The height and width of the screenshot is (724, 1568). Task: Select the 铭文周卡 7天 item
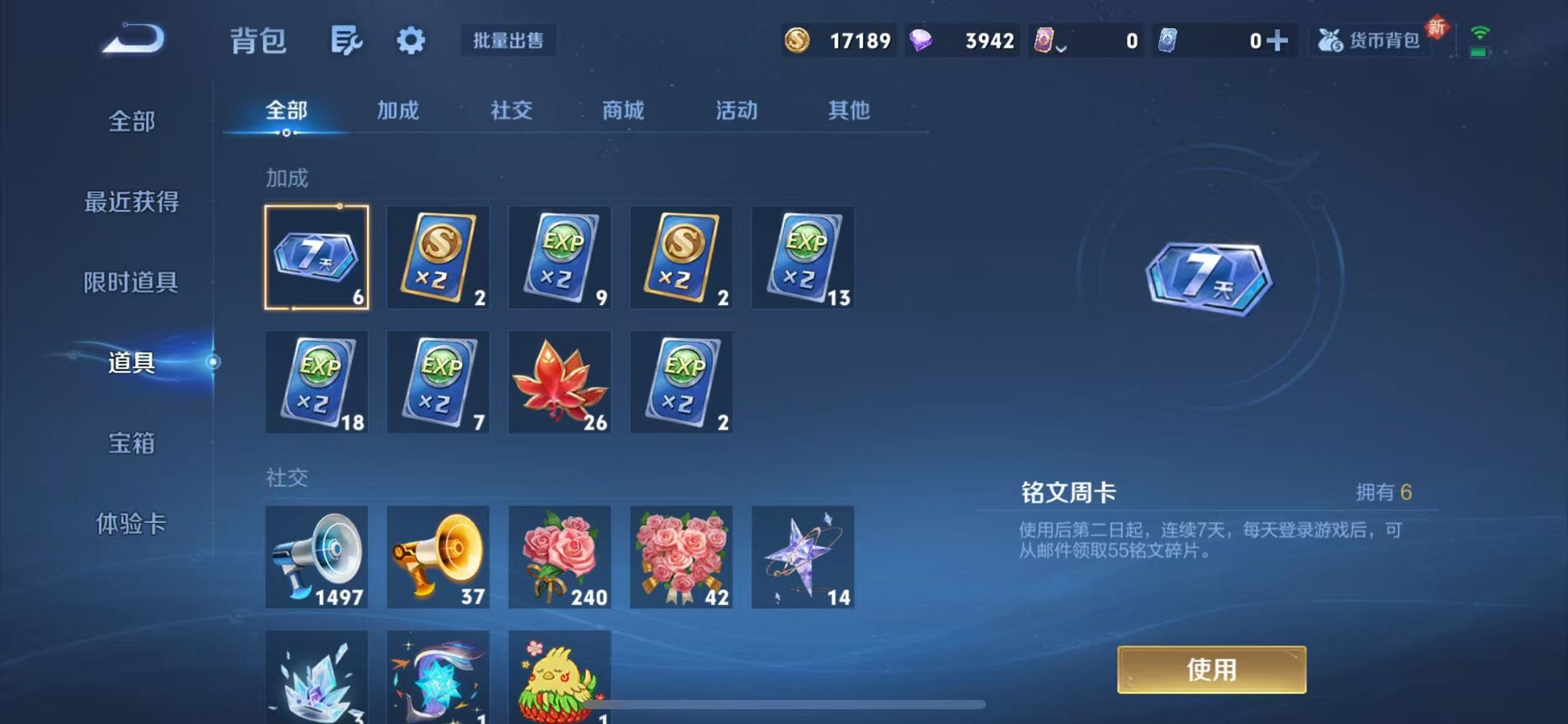tap(316, 258)
